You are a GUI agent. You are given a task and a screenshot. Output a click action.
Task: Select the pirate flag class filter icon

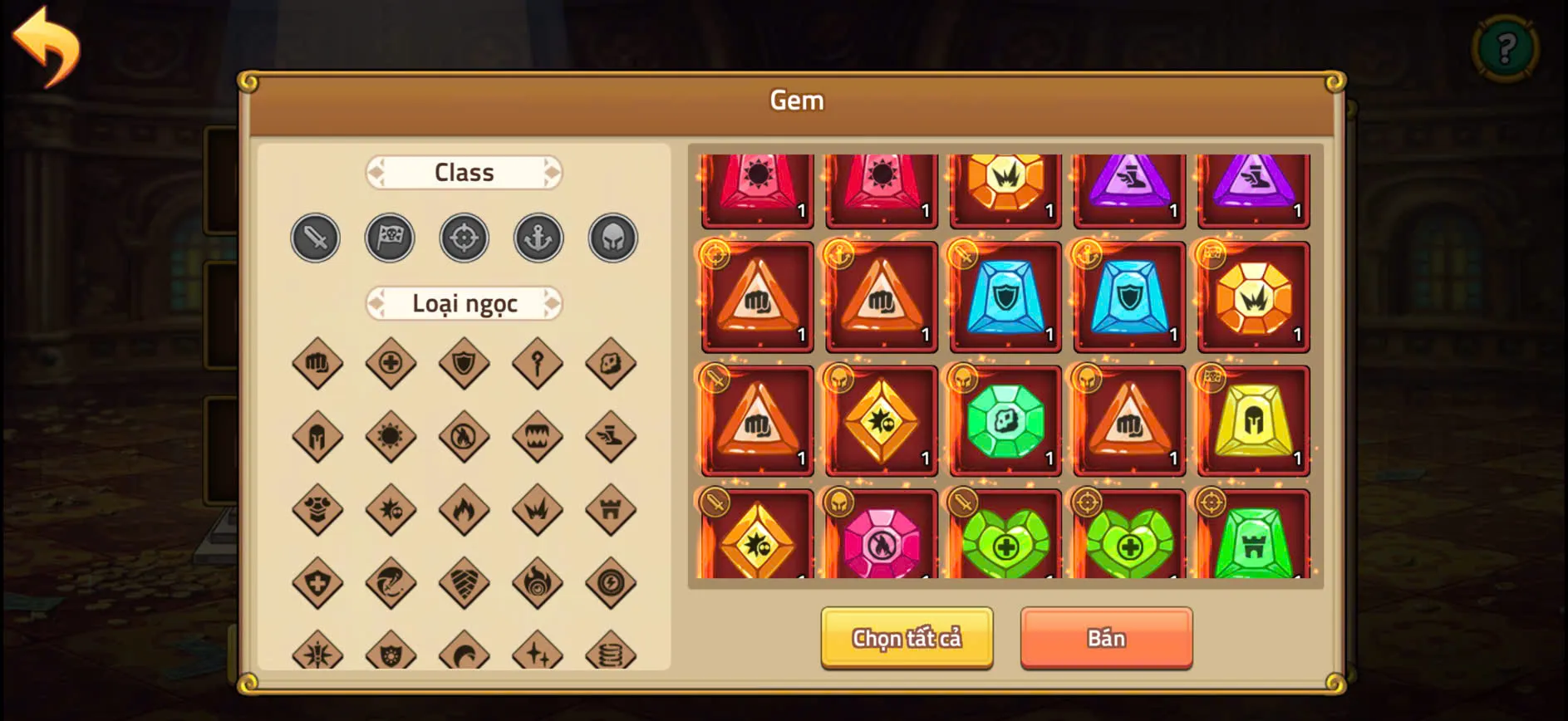(x=390, y=238)
